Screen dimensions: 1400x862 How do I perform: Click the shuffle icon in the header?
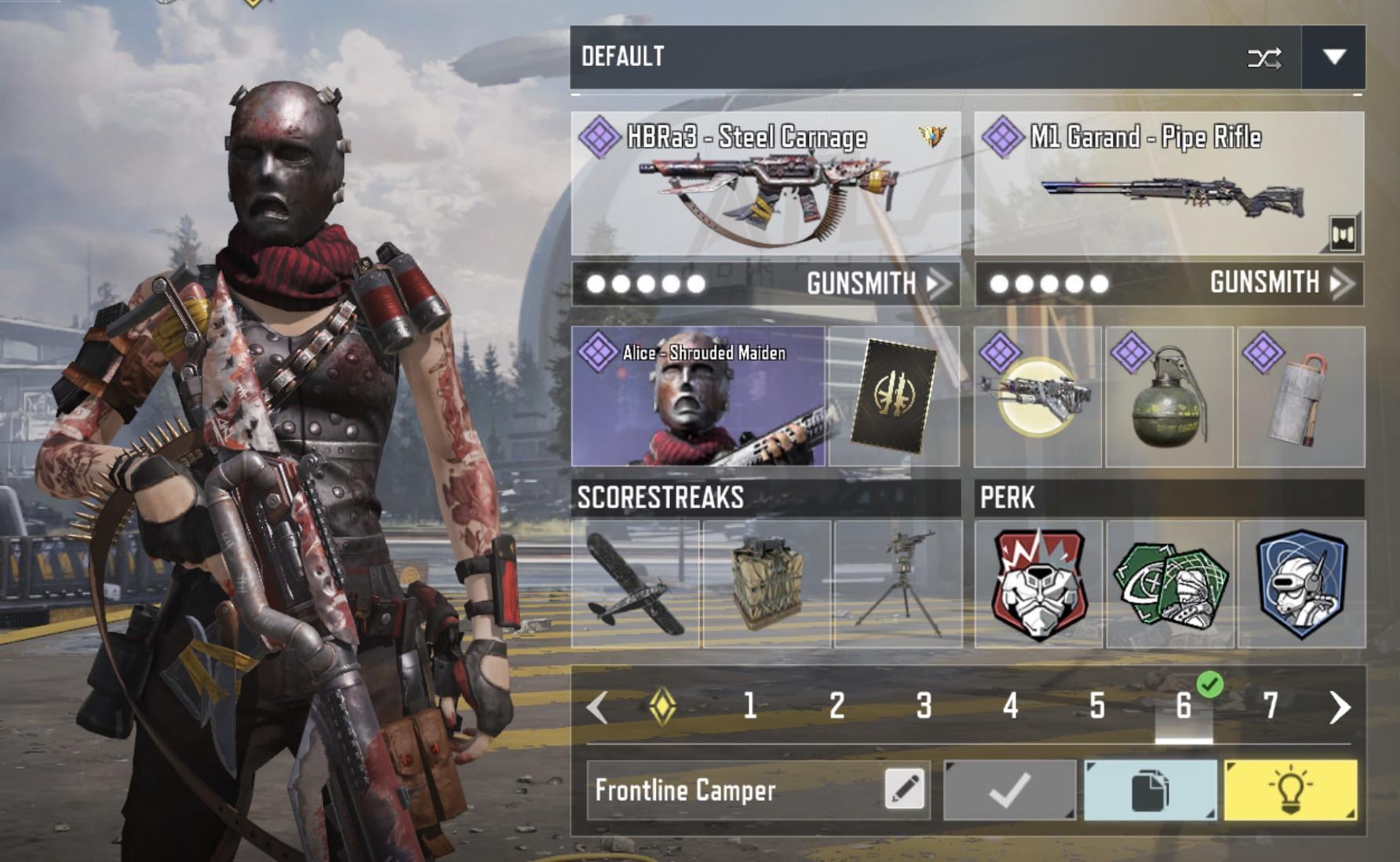[1264, 58]
